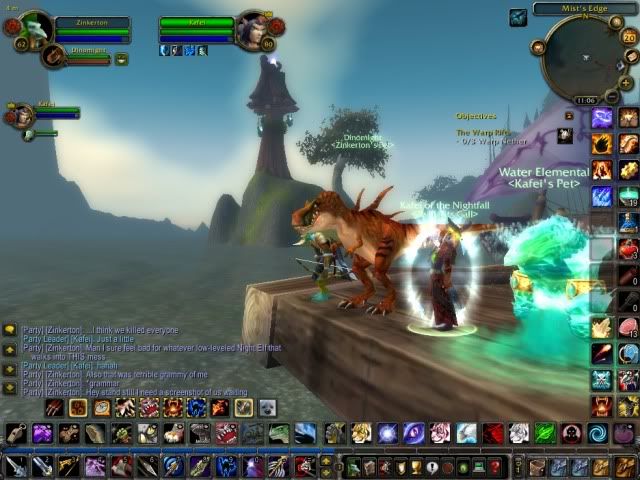This screenshot has height=480, width=640.
Task: Use the Warp Rifts quest item icon
Action: (x=566, y=135)
